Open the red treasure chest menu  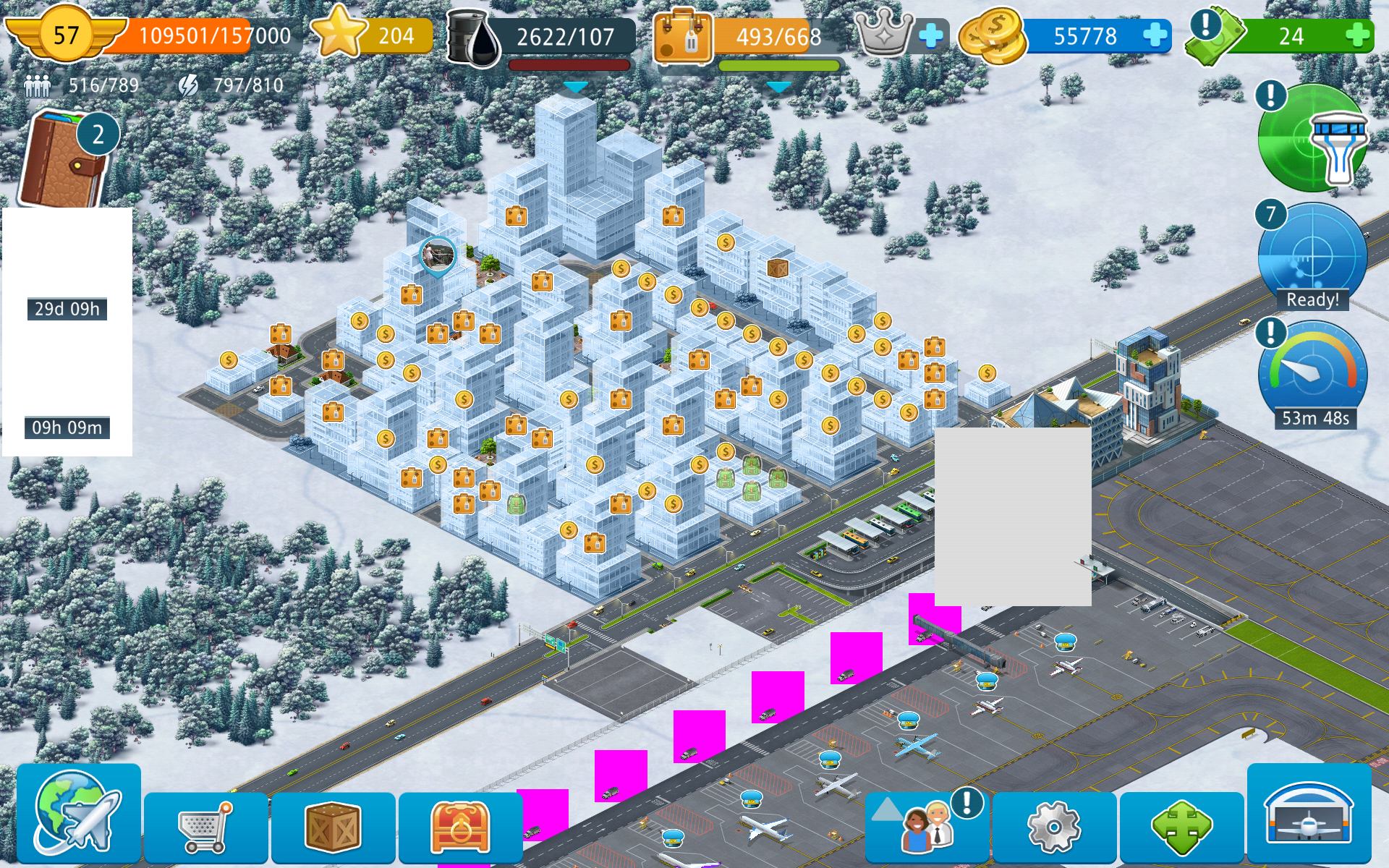tap(460, 827)
